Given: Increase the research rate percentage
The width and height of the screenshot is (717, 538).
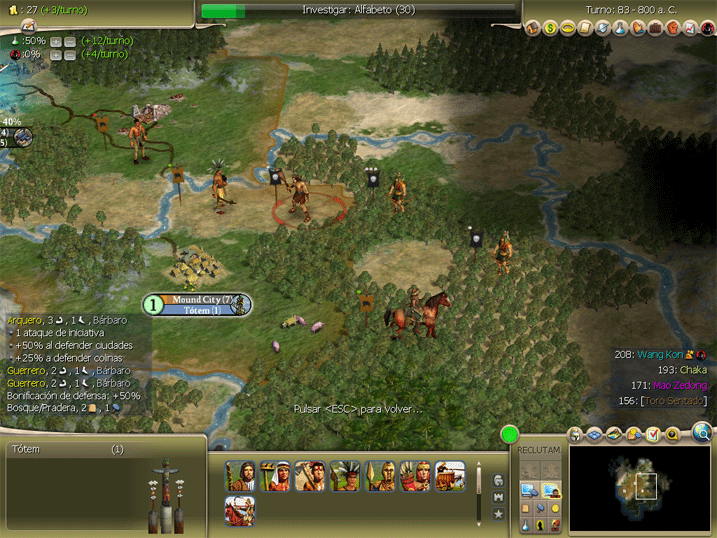Looking at the screenshot, I should pos(56,42).
